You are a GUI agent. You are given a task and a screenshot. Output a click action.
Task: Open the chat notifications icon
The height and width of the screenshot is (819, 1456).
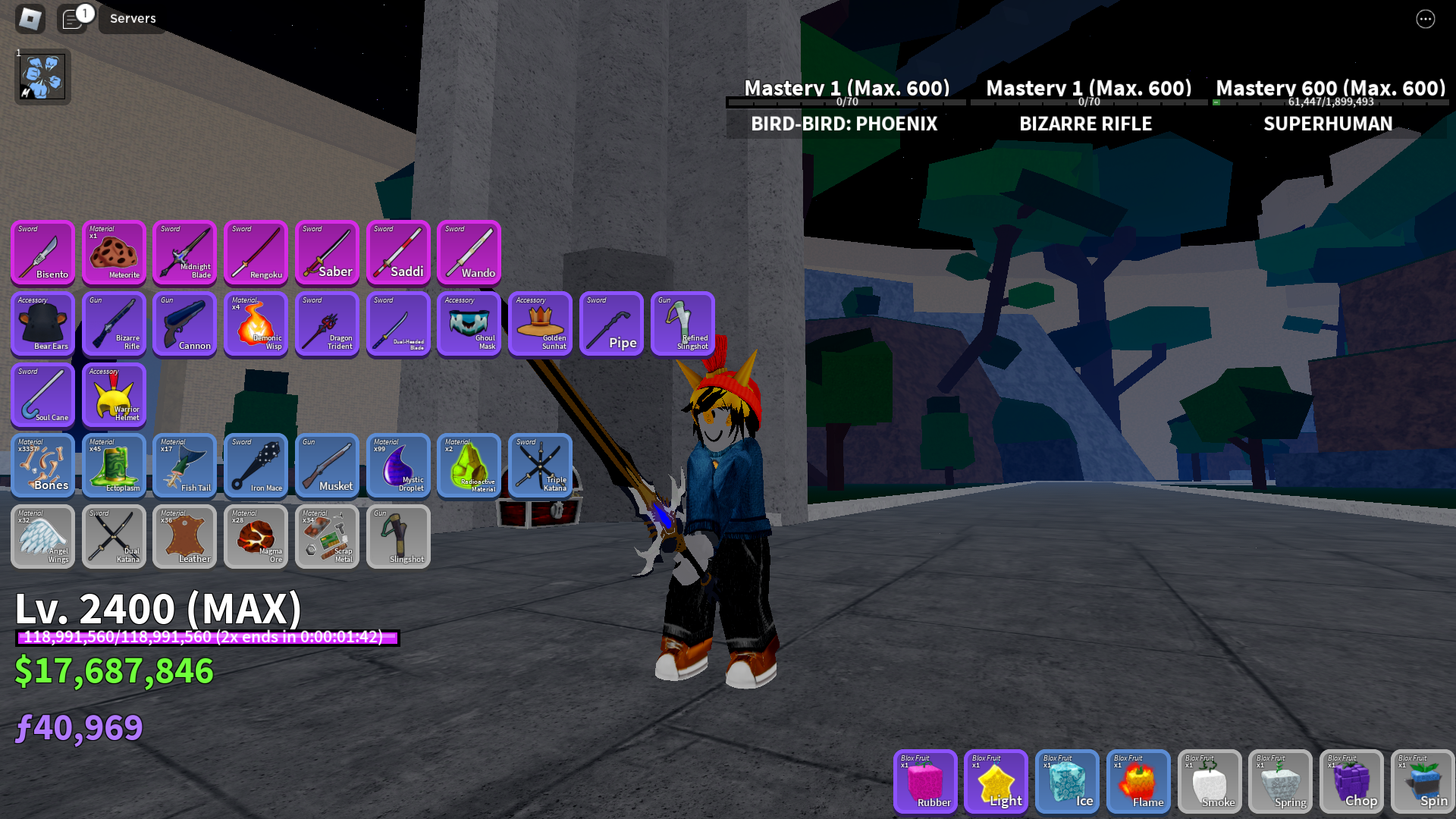click(x=73, y=18)
